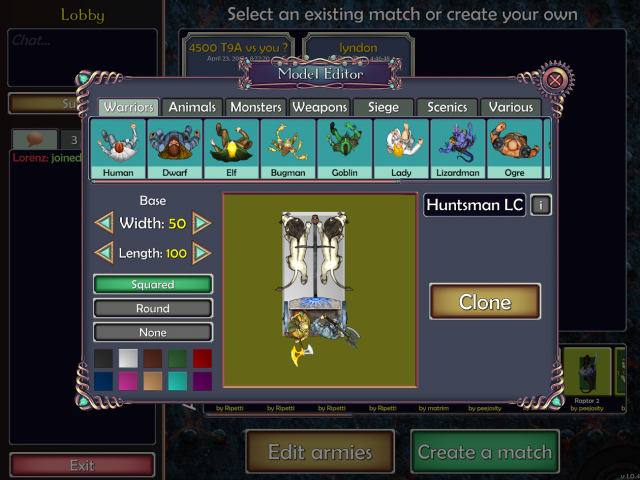Pick the Goblin warrior model
Screen dimensions: 640x480
coord(346,149)
